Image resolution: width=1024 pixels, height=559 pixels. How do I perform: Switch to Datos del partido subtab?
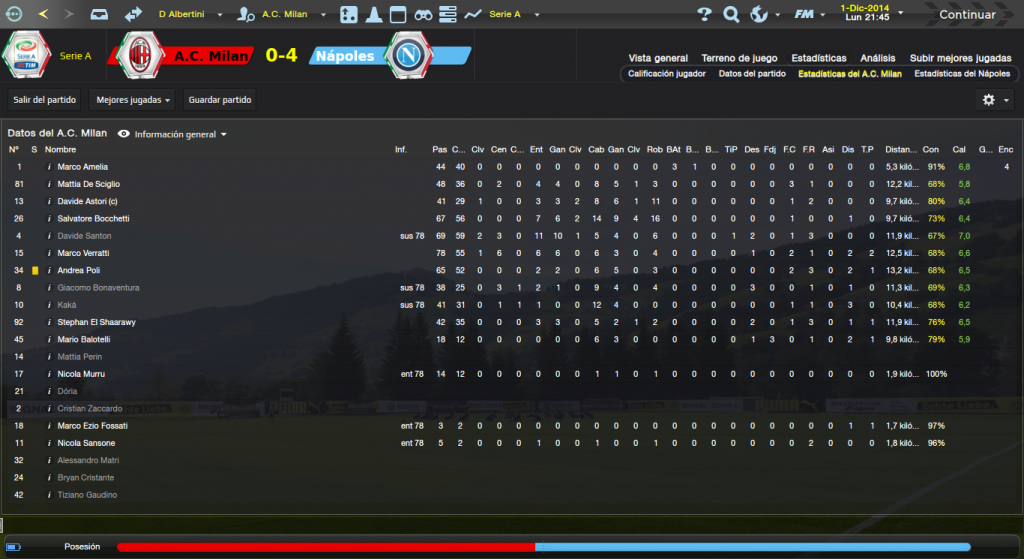[x=752, y=74]
